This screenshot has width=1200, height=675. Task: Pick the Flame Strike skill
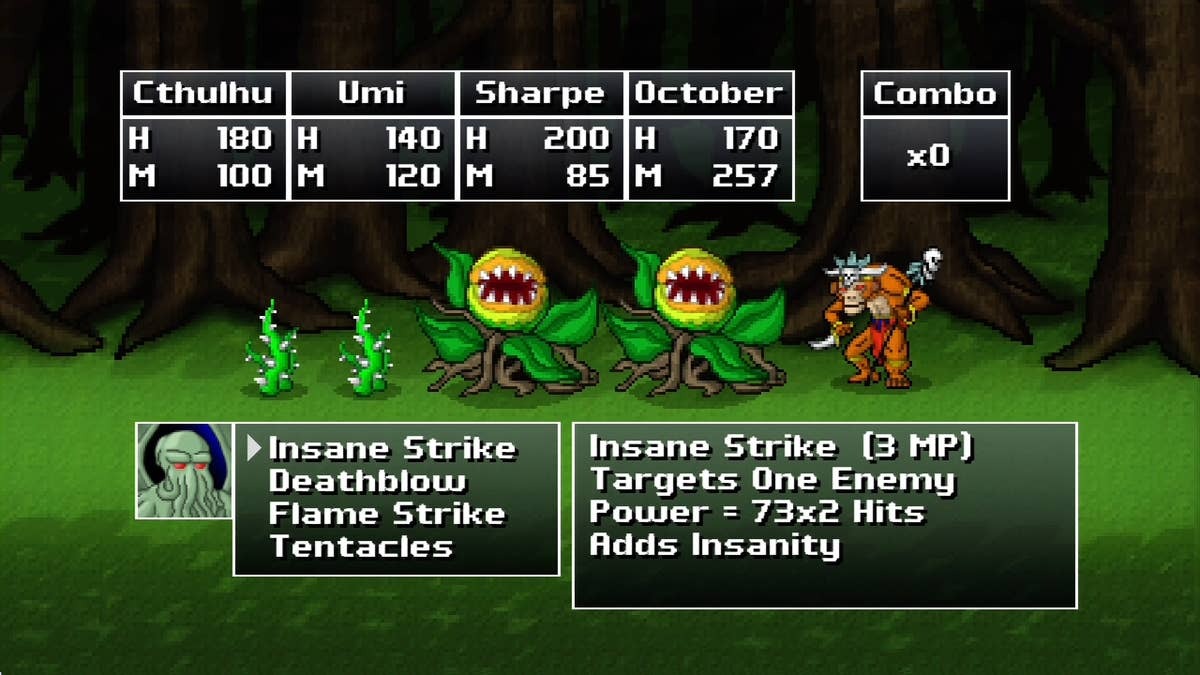[x=387, y=514]
